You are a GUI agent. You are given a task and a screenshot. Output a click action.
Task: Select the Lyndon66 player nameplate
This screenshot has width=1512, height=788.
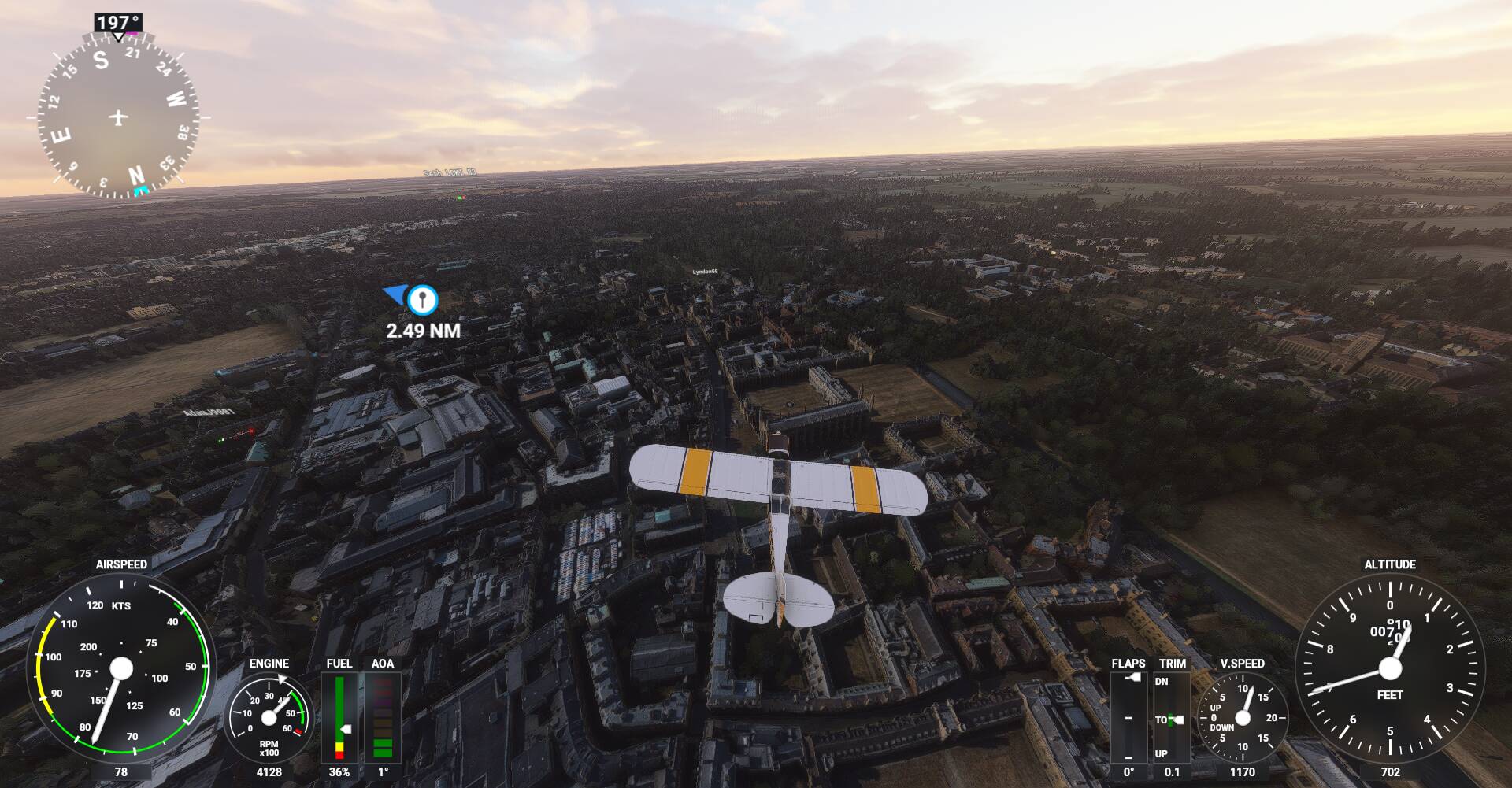pyautogui.click(x=705, y=272)
